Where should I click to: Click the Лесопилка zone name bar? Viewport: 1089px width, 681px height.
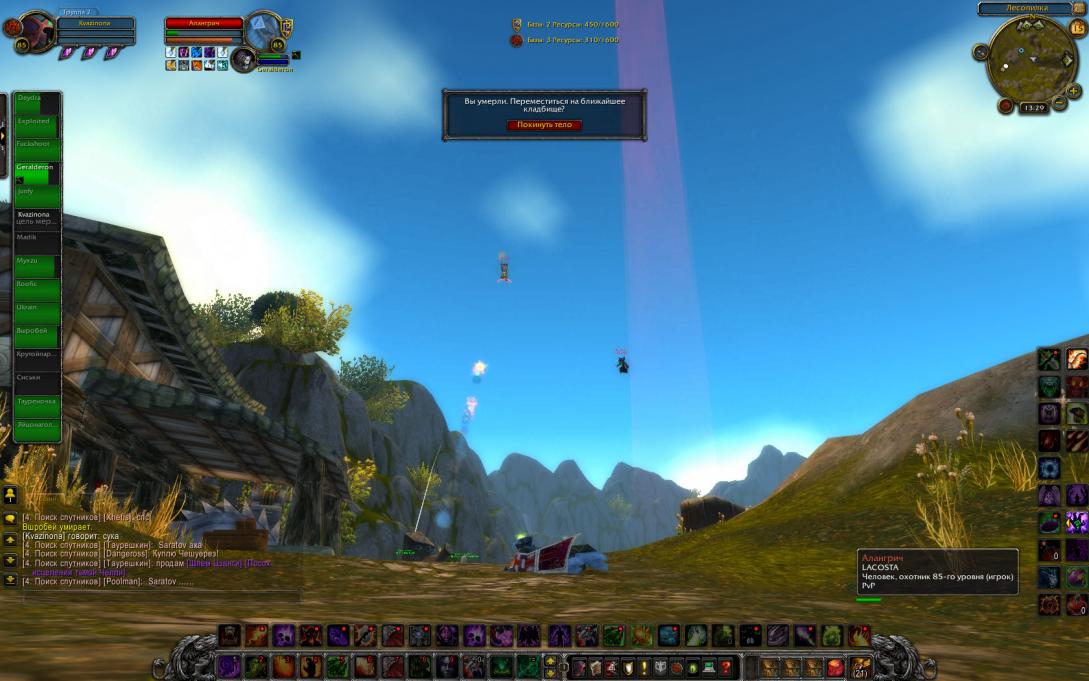tap(1026, 8)
